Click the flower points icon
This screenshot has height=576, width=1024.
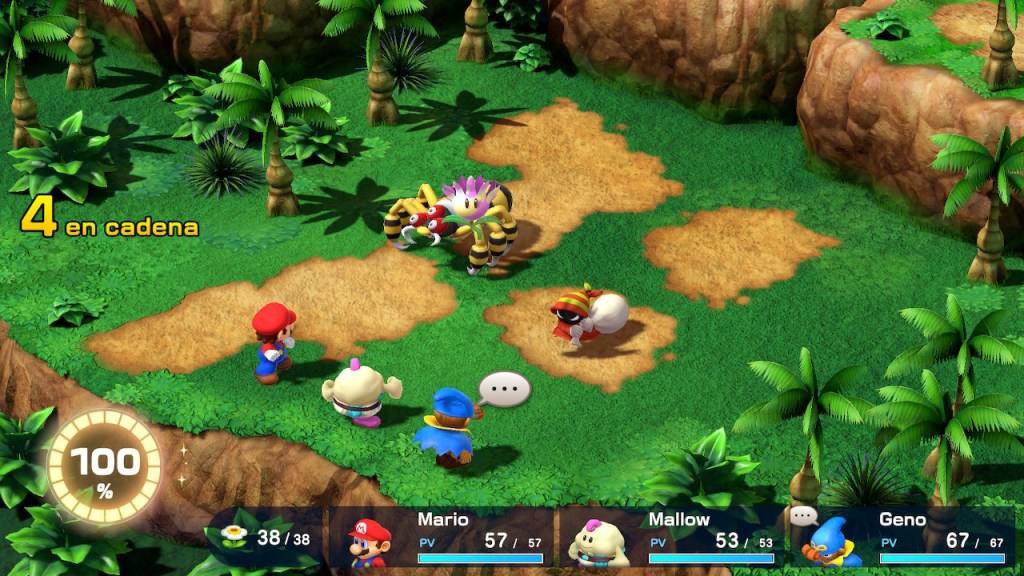tap(234, 537)
